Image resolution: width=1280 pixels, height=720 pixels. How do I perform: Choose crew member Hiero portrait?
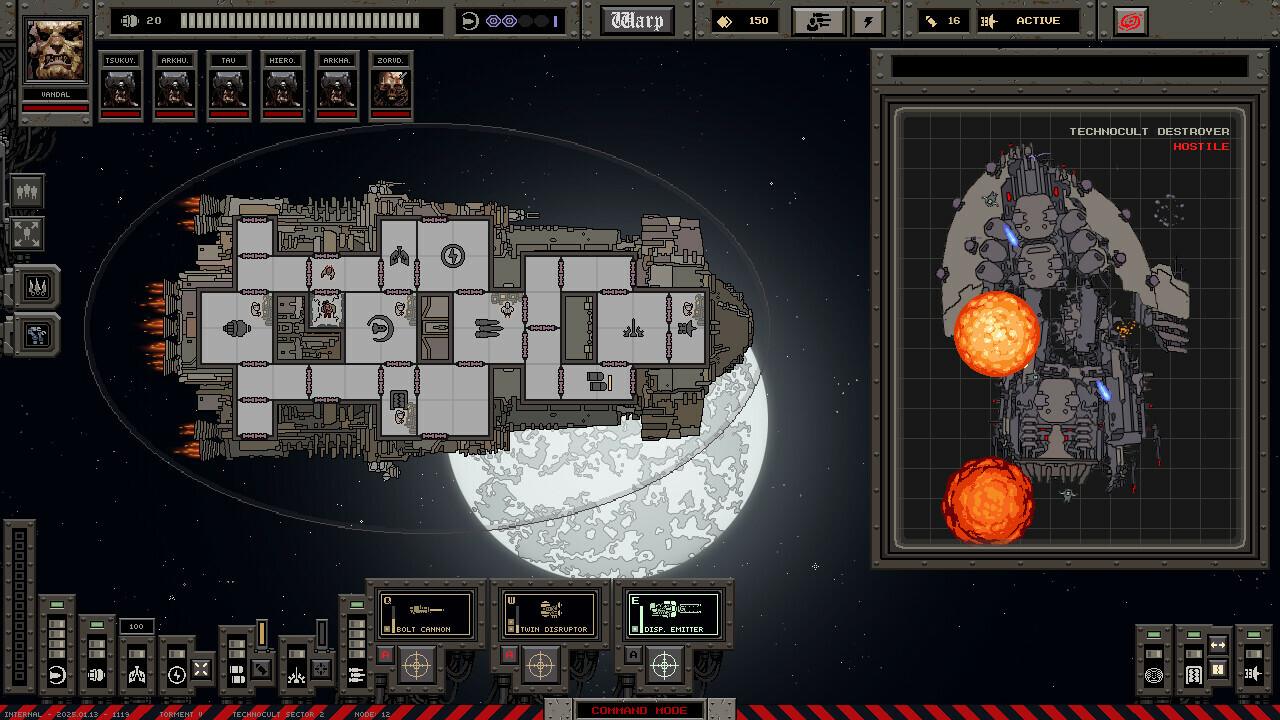click(283, 87)
